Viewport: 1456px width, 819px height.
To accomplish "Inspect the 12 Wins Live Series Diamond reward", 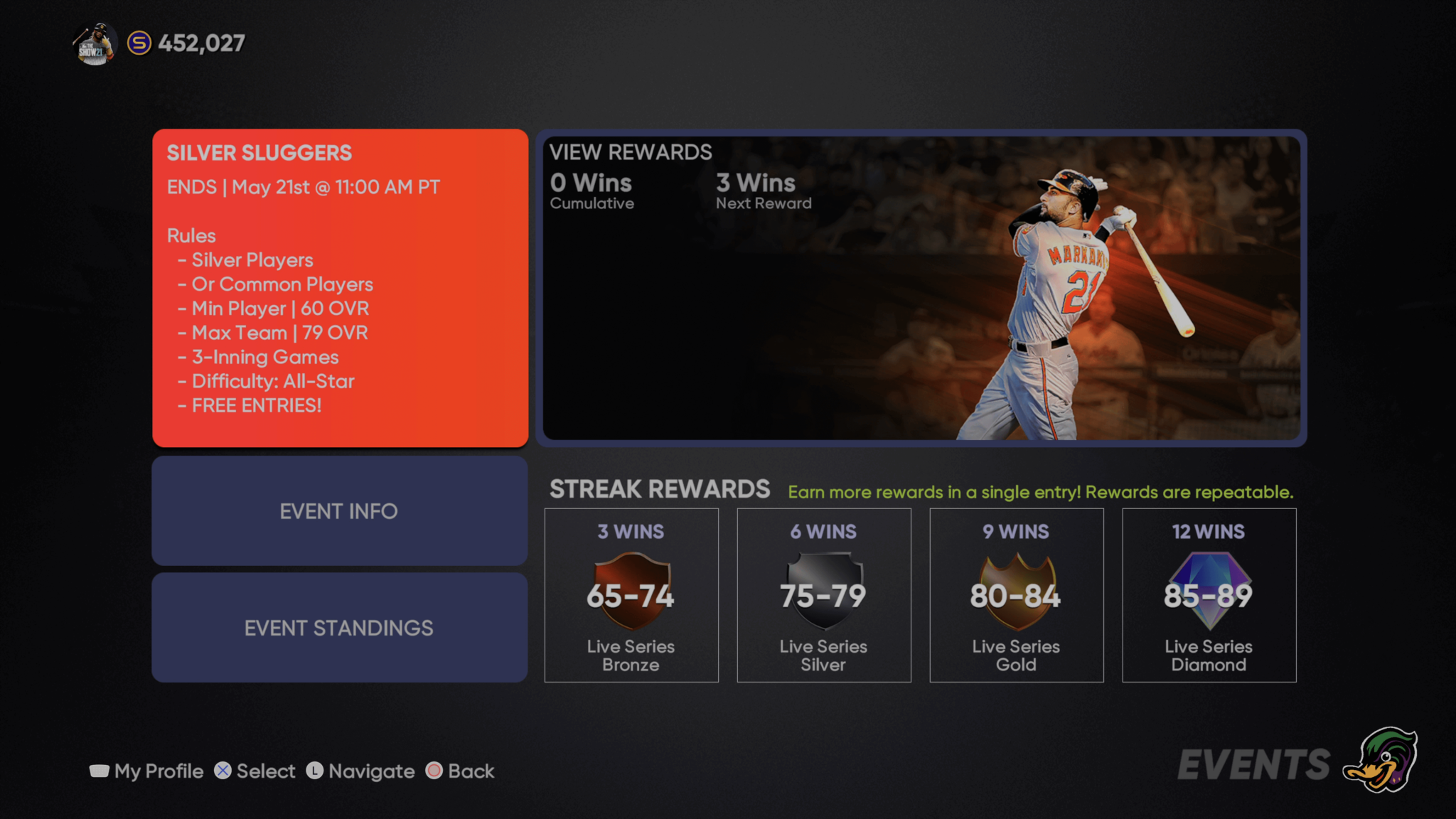I will 1209,595.
